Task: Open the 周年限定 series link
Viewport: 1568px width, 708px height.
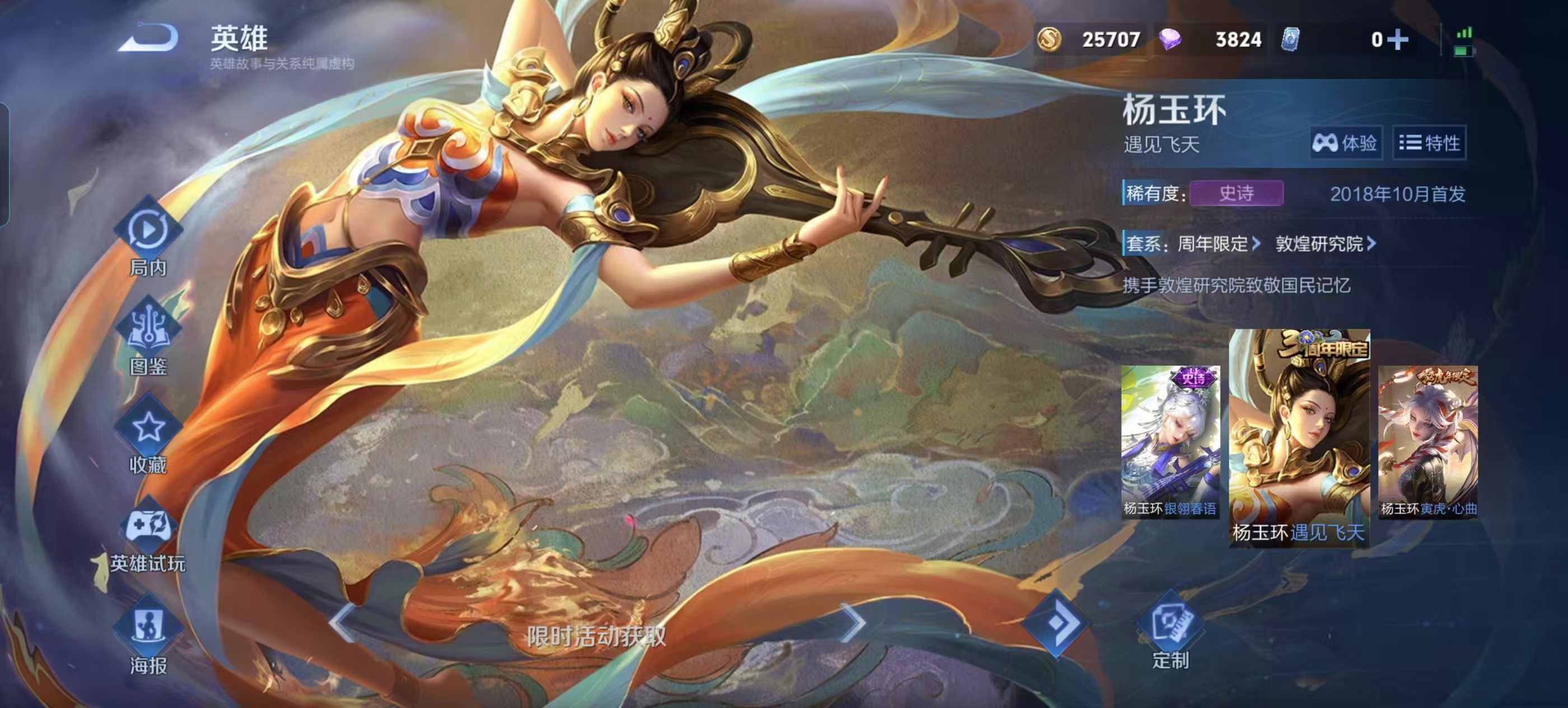Action: point(1219,244)
